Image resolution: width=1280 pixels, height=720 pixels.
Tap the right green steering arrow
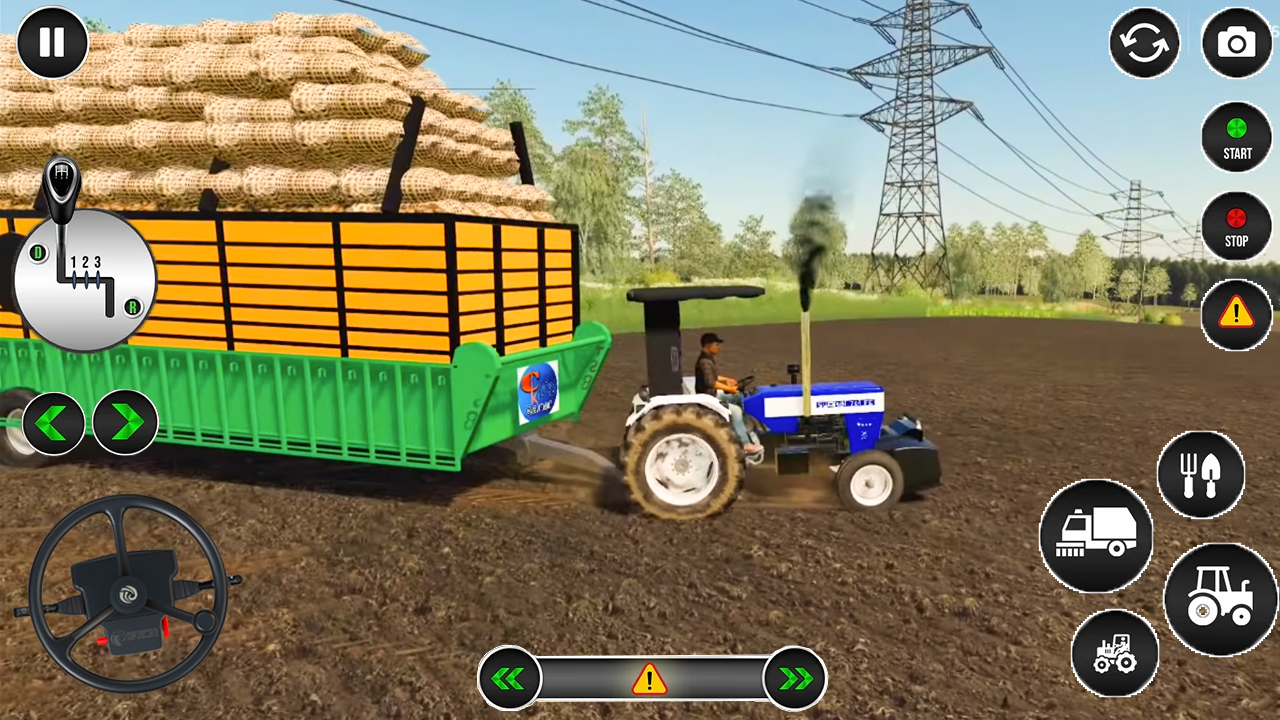click(x=125, y=422)
